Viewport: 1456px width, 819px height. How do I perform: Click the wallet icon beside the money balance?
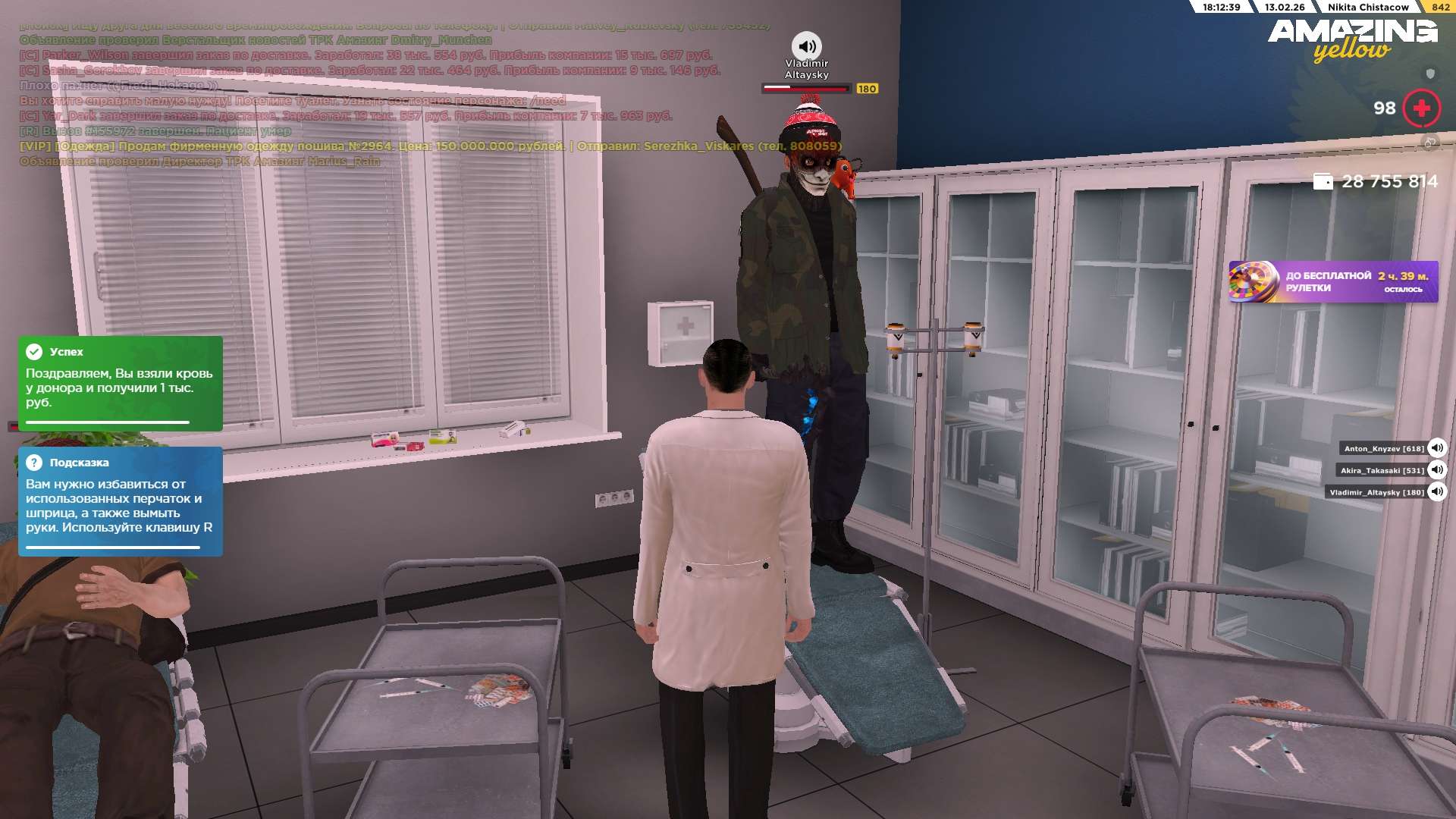[1323, 181]
